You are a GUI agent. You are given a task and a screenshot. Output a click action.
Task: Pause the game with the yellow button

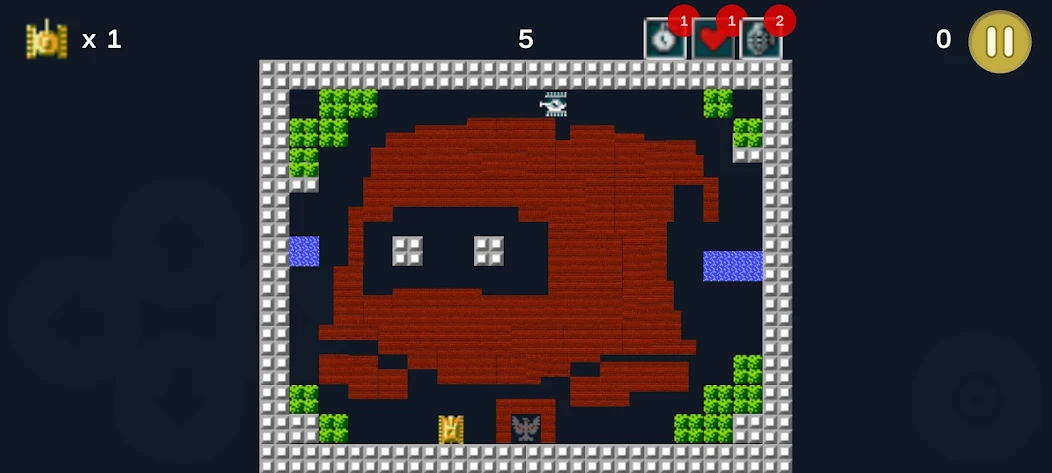(999, 42)
